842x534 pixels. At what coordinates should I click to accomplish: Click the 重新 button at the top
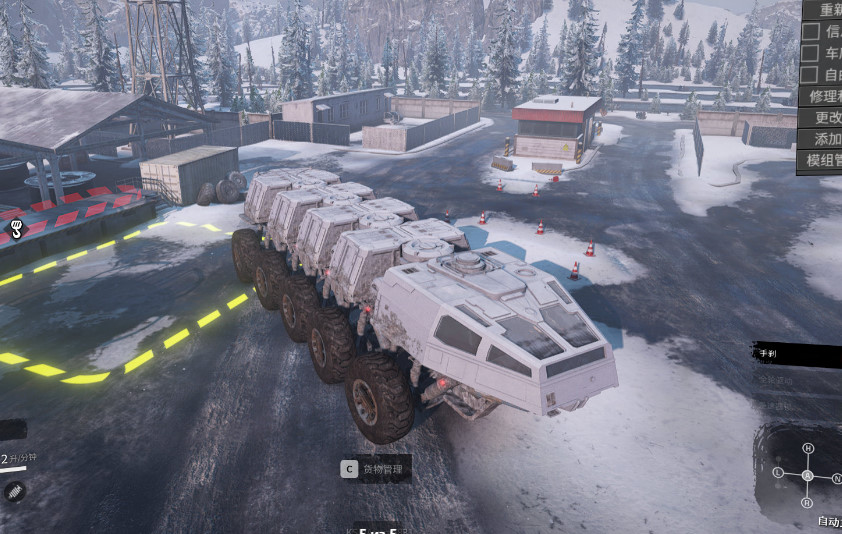(822, 10)
